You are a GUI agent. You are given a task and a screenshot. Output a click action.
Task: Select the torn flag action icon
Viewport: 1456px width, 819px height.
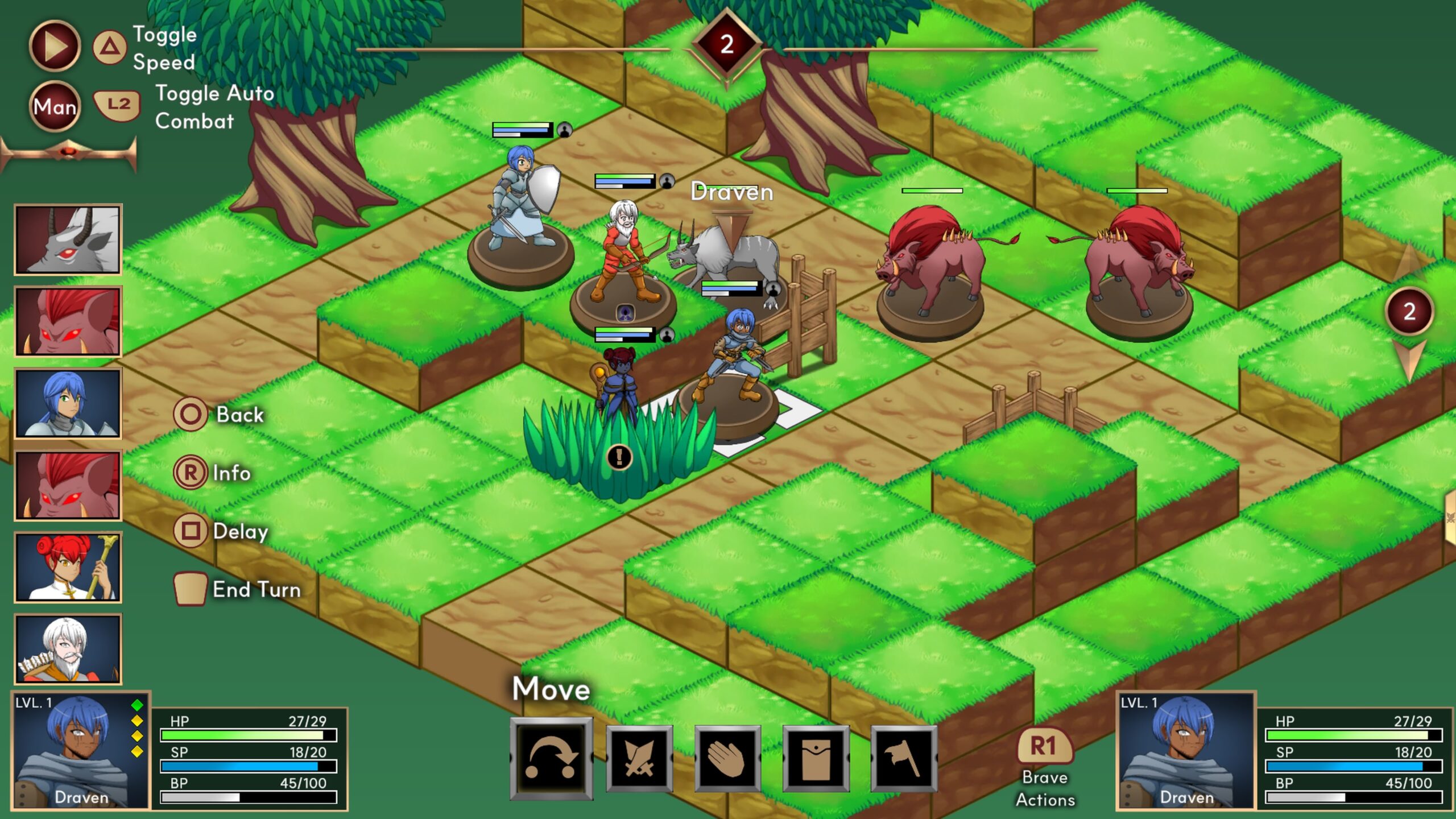pyautogui.click(x=904, y=759)
